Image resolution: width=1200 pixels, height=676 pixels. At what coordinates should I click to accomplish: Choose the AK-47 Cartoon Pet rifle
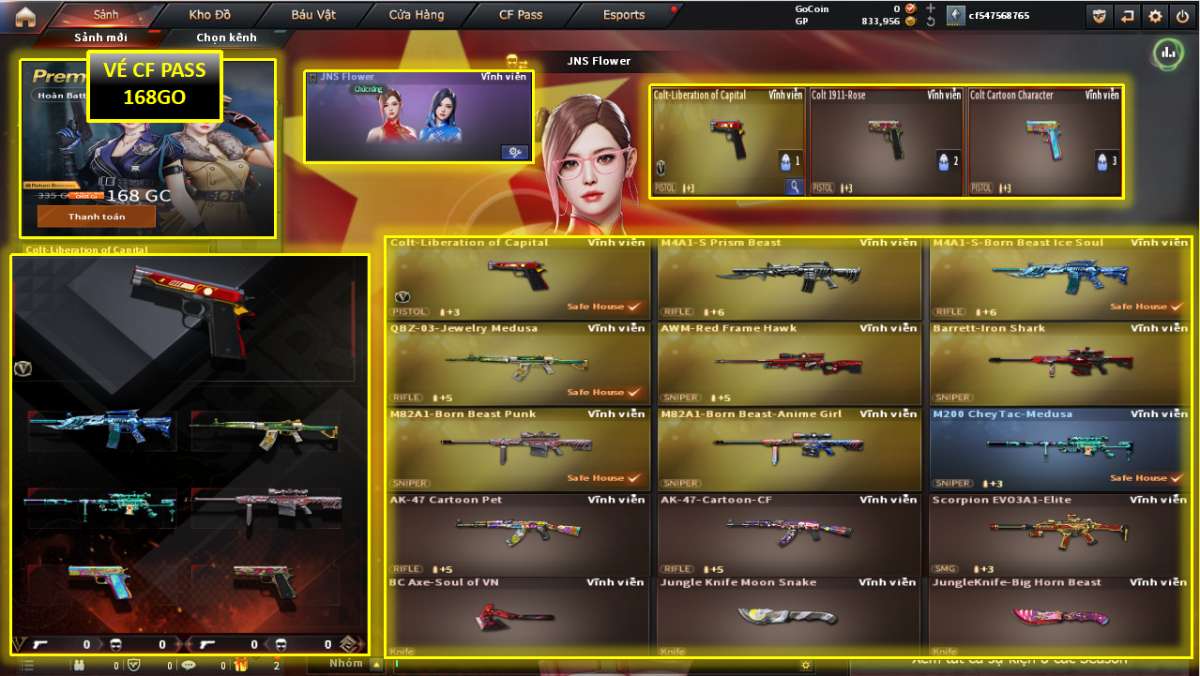(x=518, y=535)
